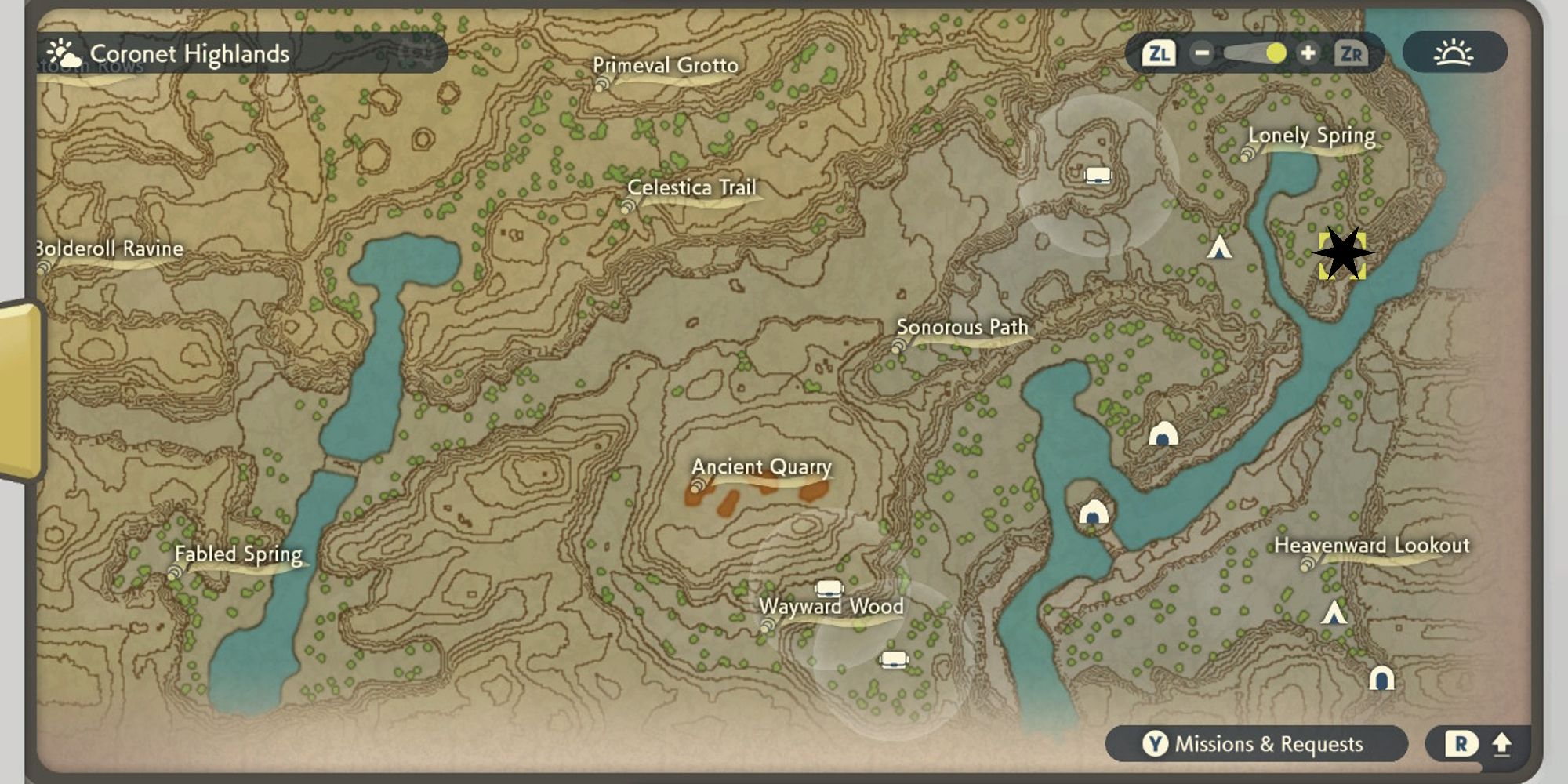Click the Fabled Spring location label
Image resolution: width=1568 pixels, height=784 pixels.
tap(238, 554)
